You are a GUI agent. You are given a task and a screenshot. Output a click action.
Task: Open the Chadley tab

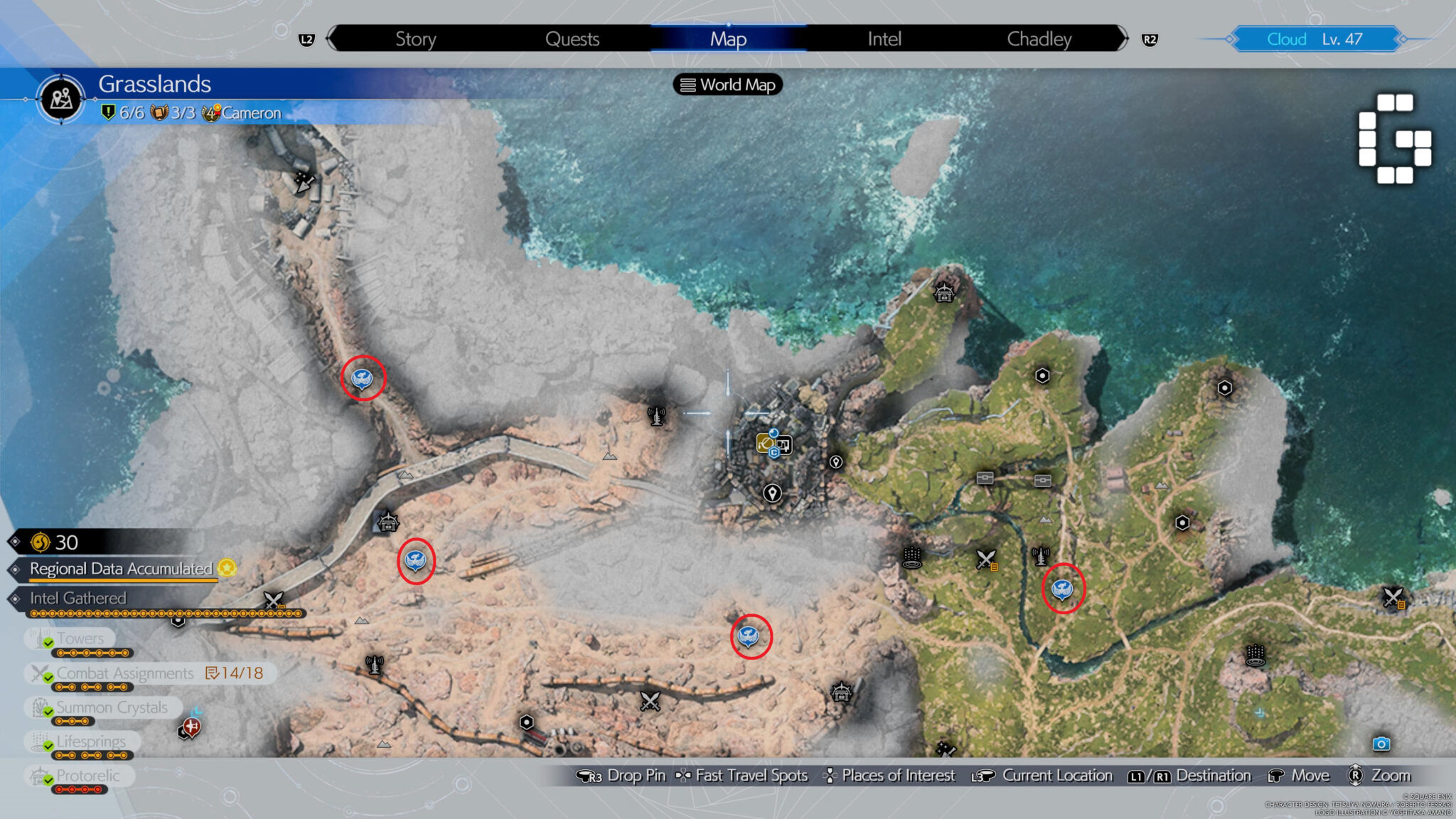(x=1039, y=39)
